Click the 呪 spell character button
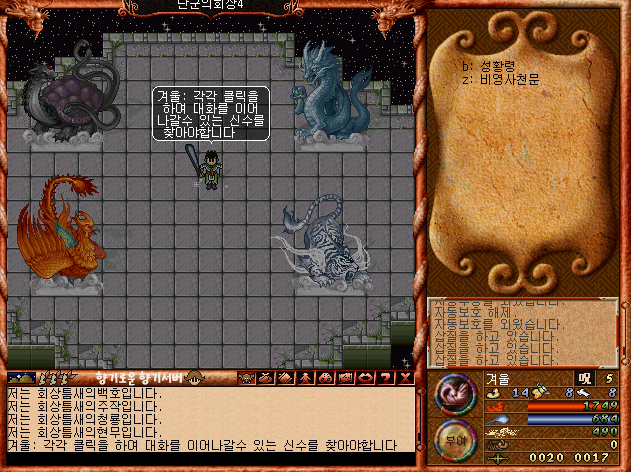Viewport: 631px width, 472px height. pos(583,379)
